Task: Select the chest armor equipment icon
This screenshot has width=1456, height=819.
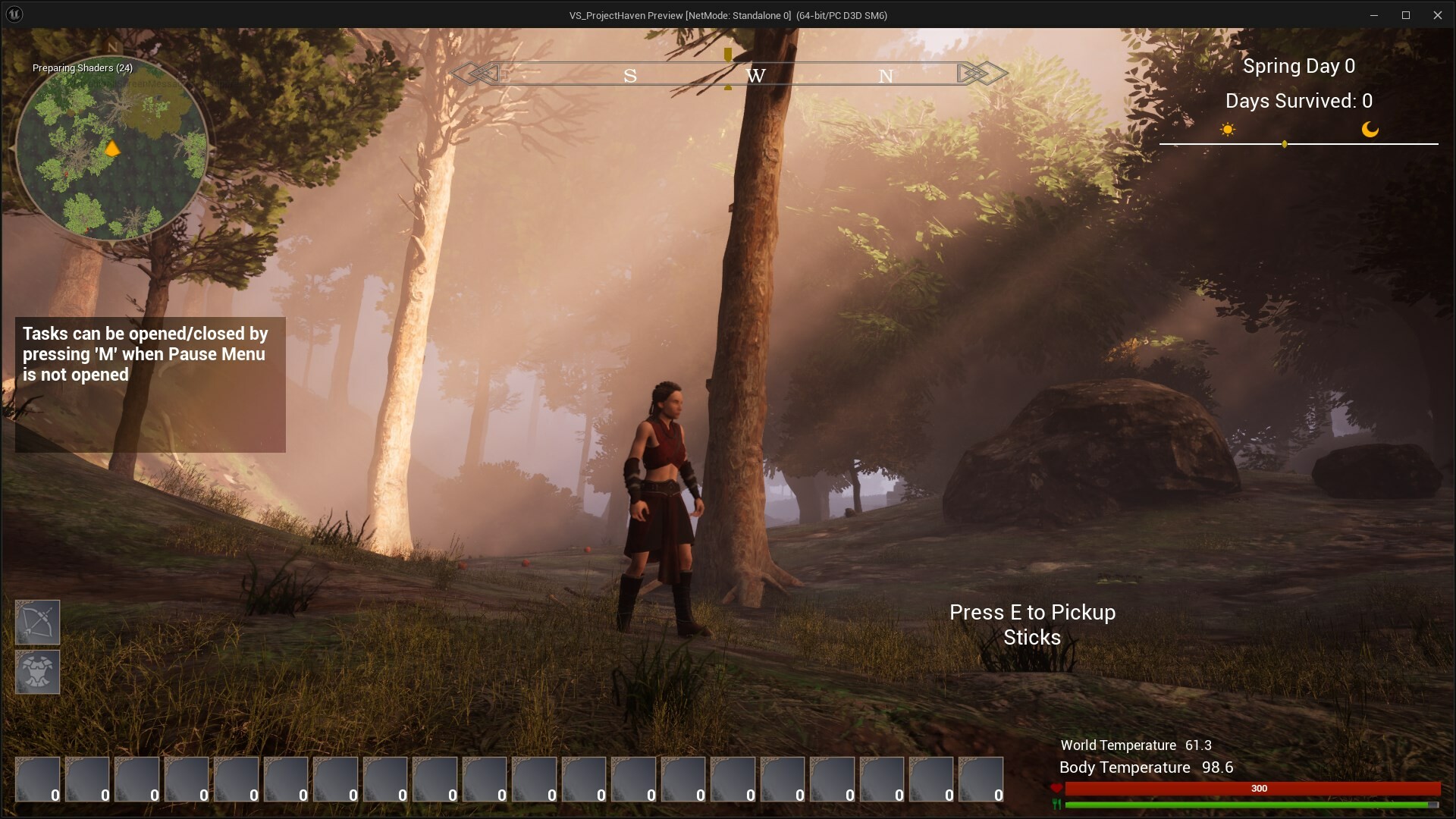Action: pos(36,672)
